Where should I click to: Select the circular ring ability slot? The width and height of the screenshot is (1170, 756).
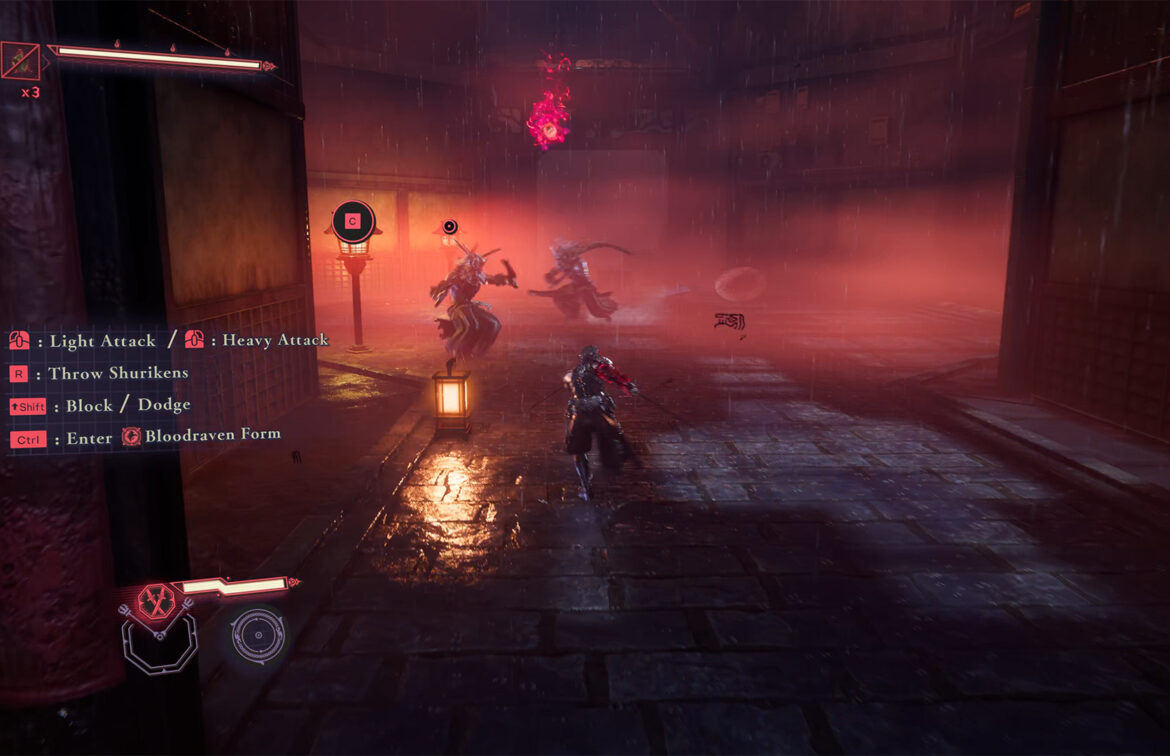(258, 635)
